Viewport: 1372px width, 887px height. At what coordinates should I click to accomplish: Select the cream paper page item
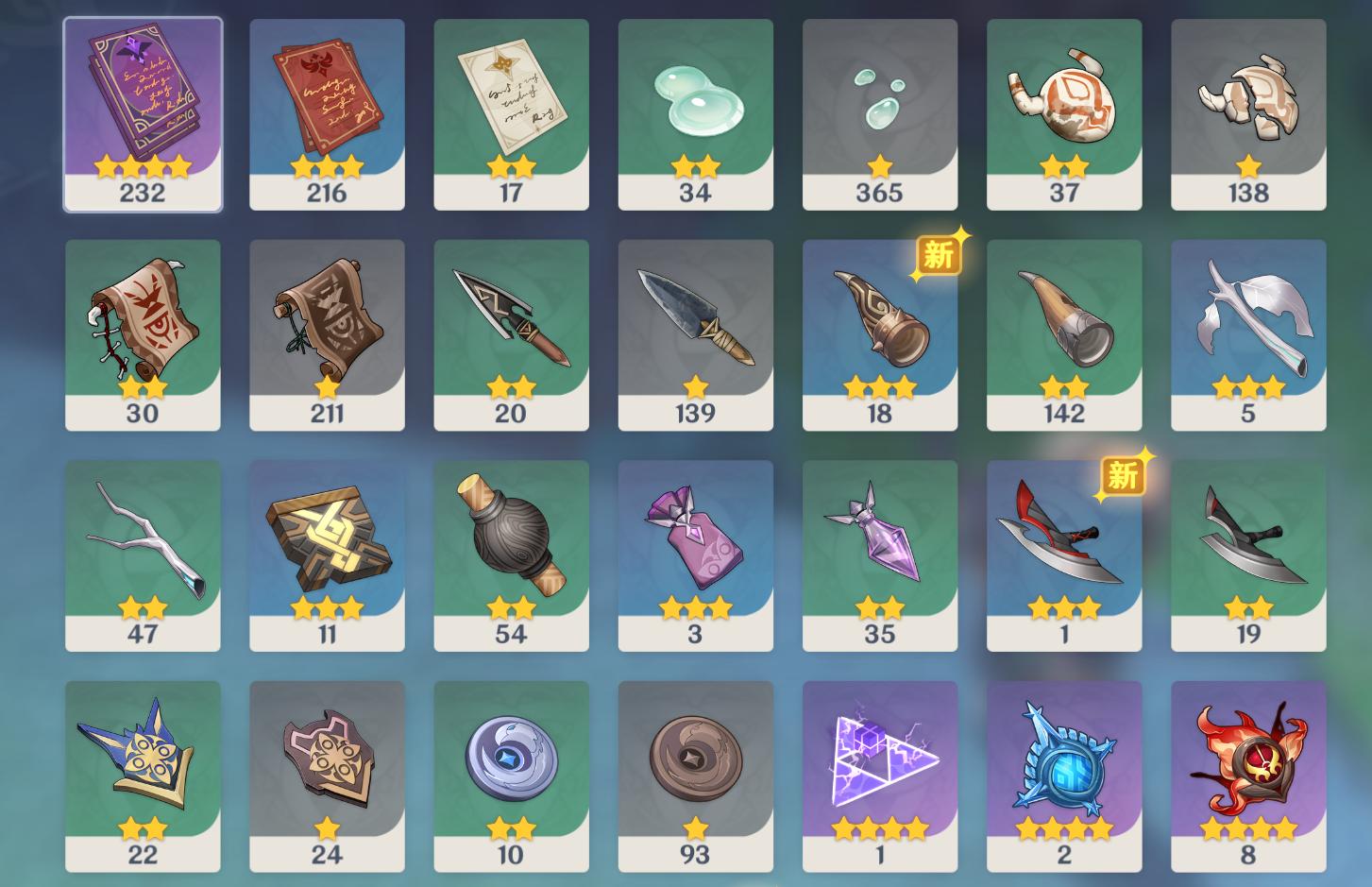[511, 113]
